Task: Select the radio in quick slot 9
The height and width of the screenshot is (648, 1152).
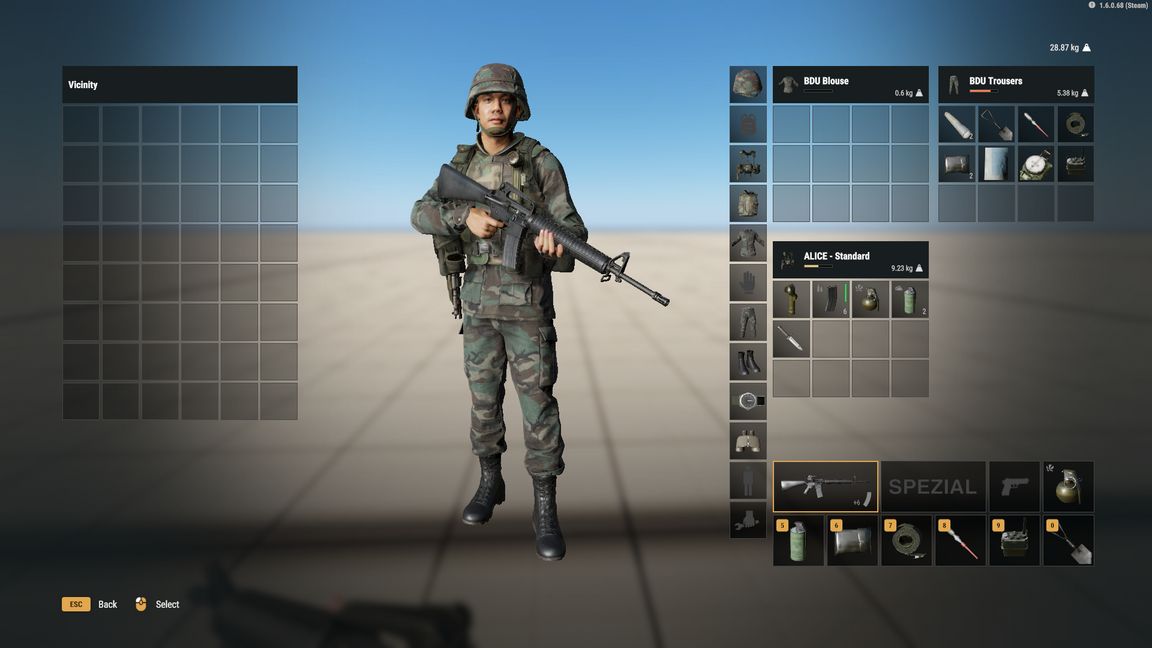Action: pos(1014,541)
